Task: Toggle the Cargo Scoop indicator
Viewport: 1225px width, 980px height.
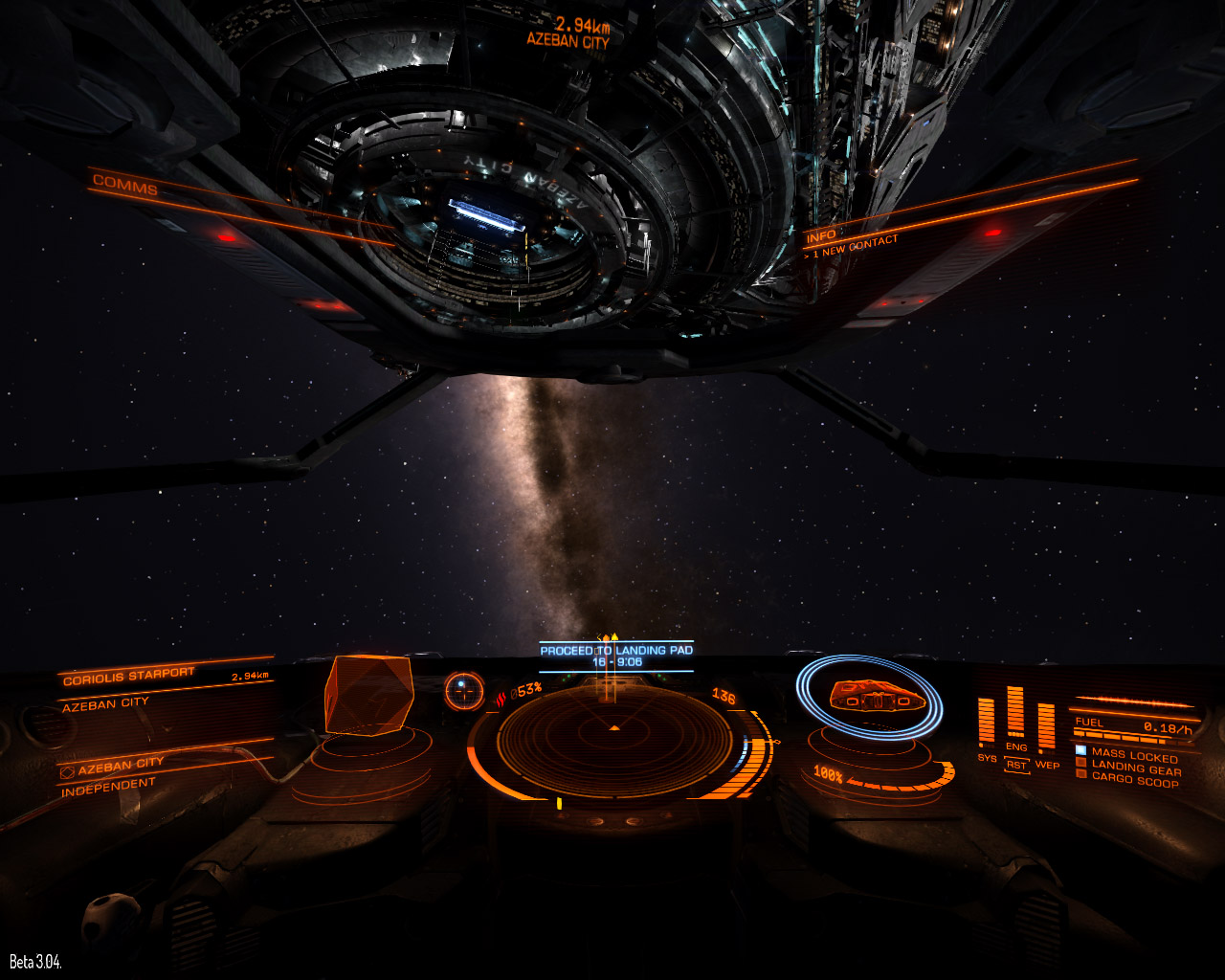Action: pyautogui.click(x=1134, y=781)
